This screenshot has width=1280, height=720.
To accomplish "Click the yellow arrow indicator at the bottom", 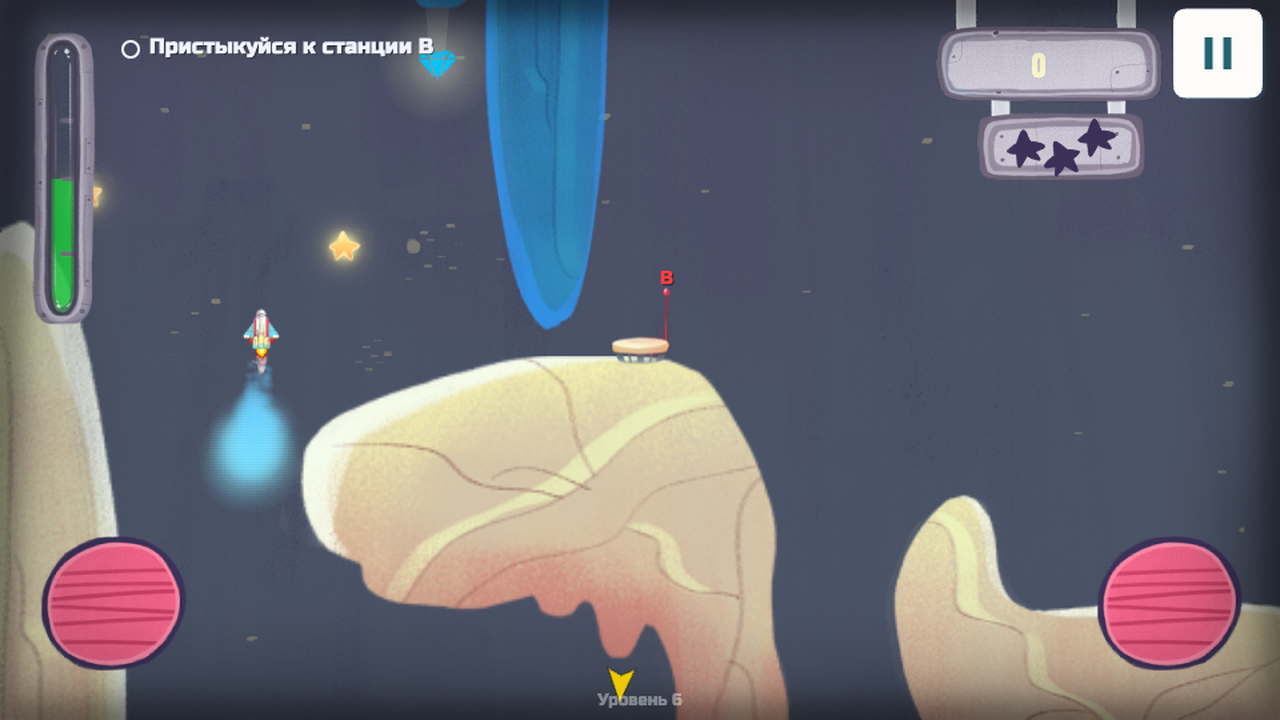I will [x=620, y=681].
